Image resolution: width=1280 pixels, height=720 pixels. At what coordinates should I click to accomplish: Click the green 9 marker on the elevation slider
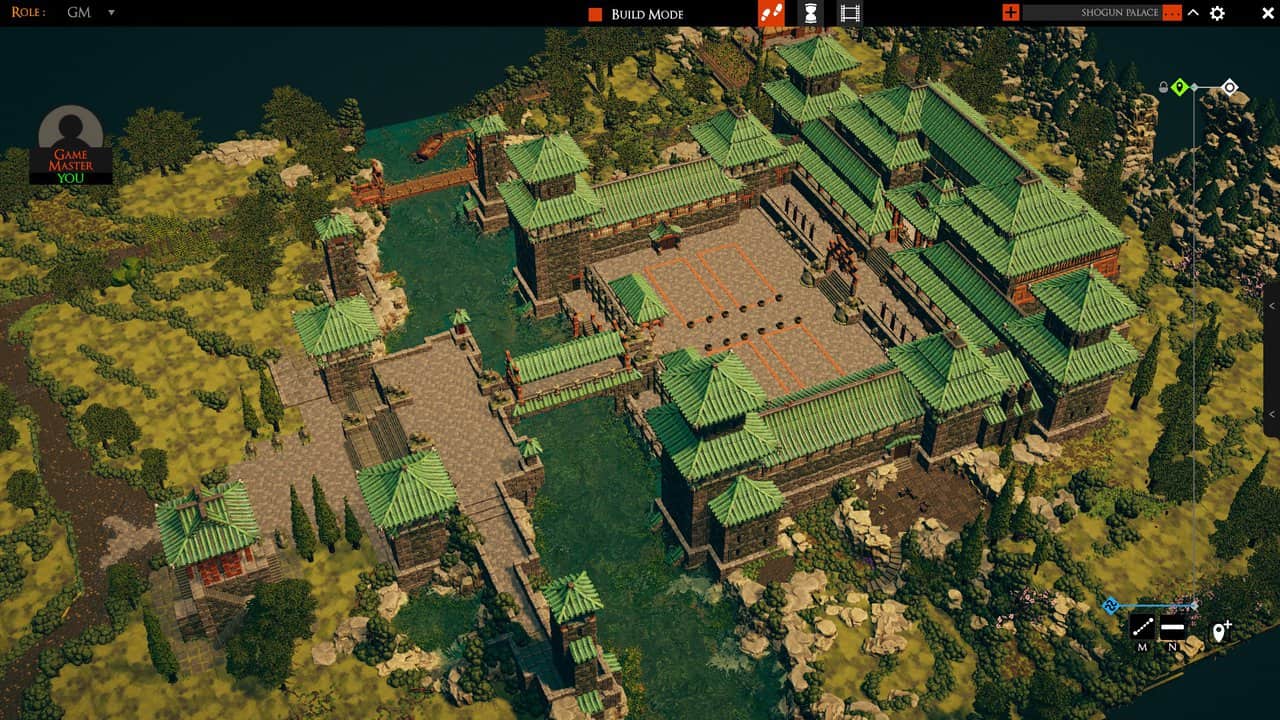1180,87
